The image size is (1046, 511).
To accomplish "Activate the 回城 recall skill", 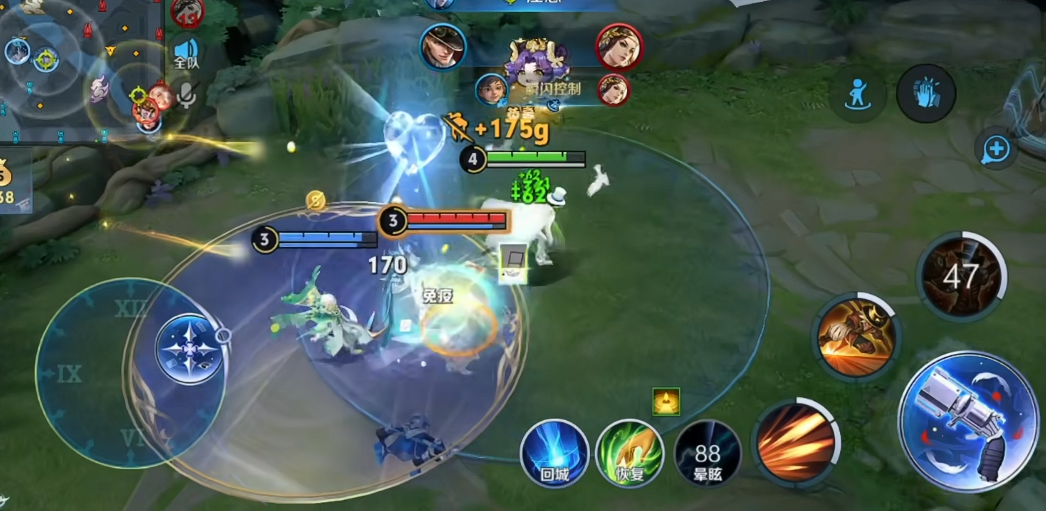I will (x=553, y=453).
